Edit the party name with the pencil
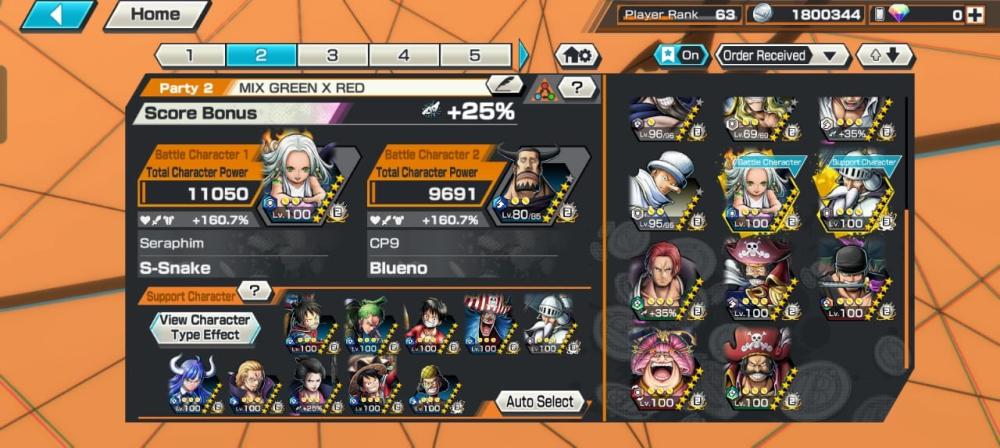The image size is (1000, 448). [x=504, y=85]
